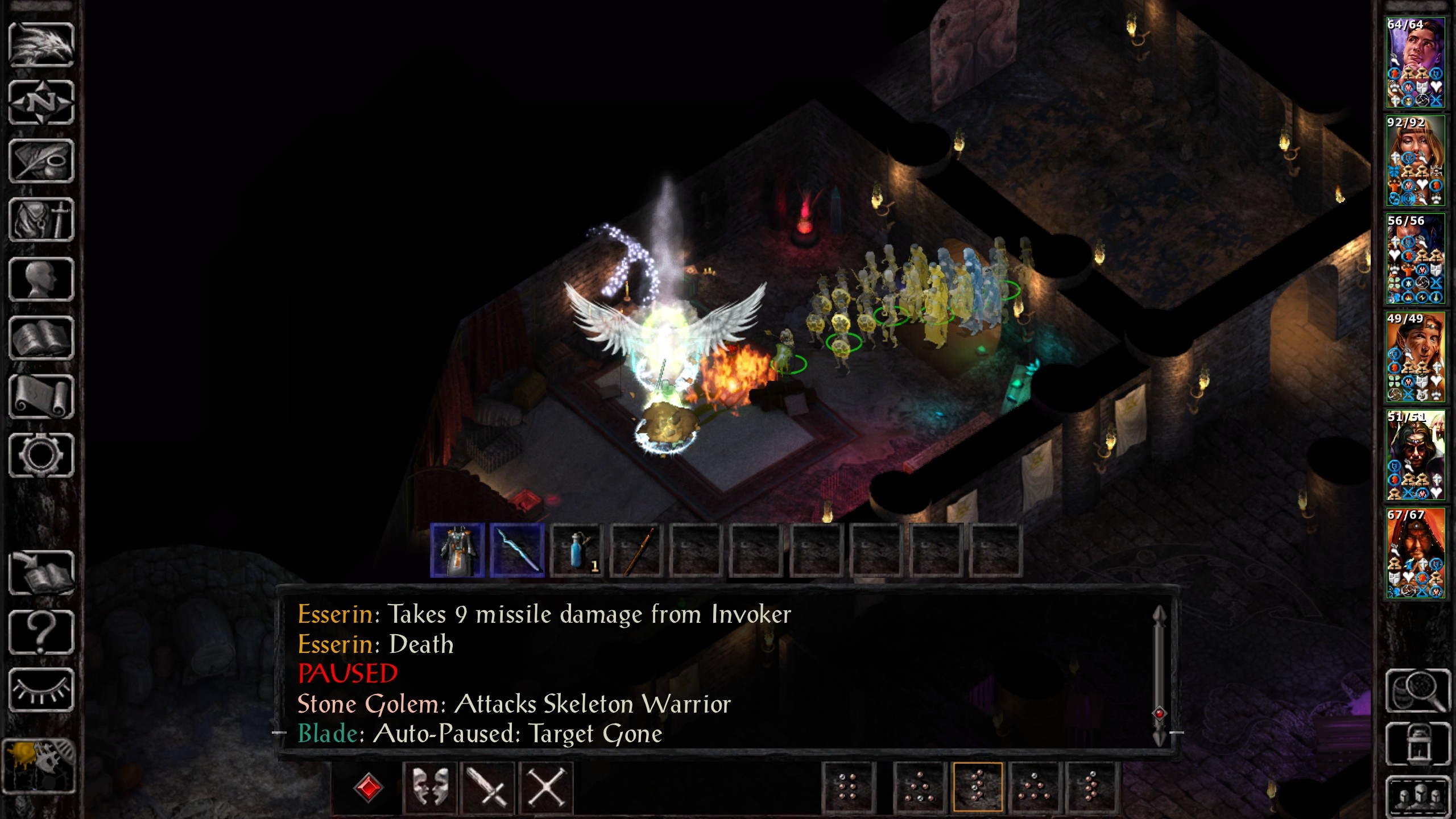1456x819 pixels.
Task: Open the mage spellbook icon
Action: (x=42, y=338)
